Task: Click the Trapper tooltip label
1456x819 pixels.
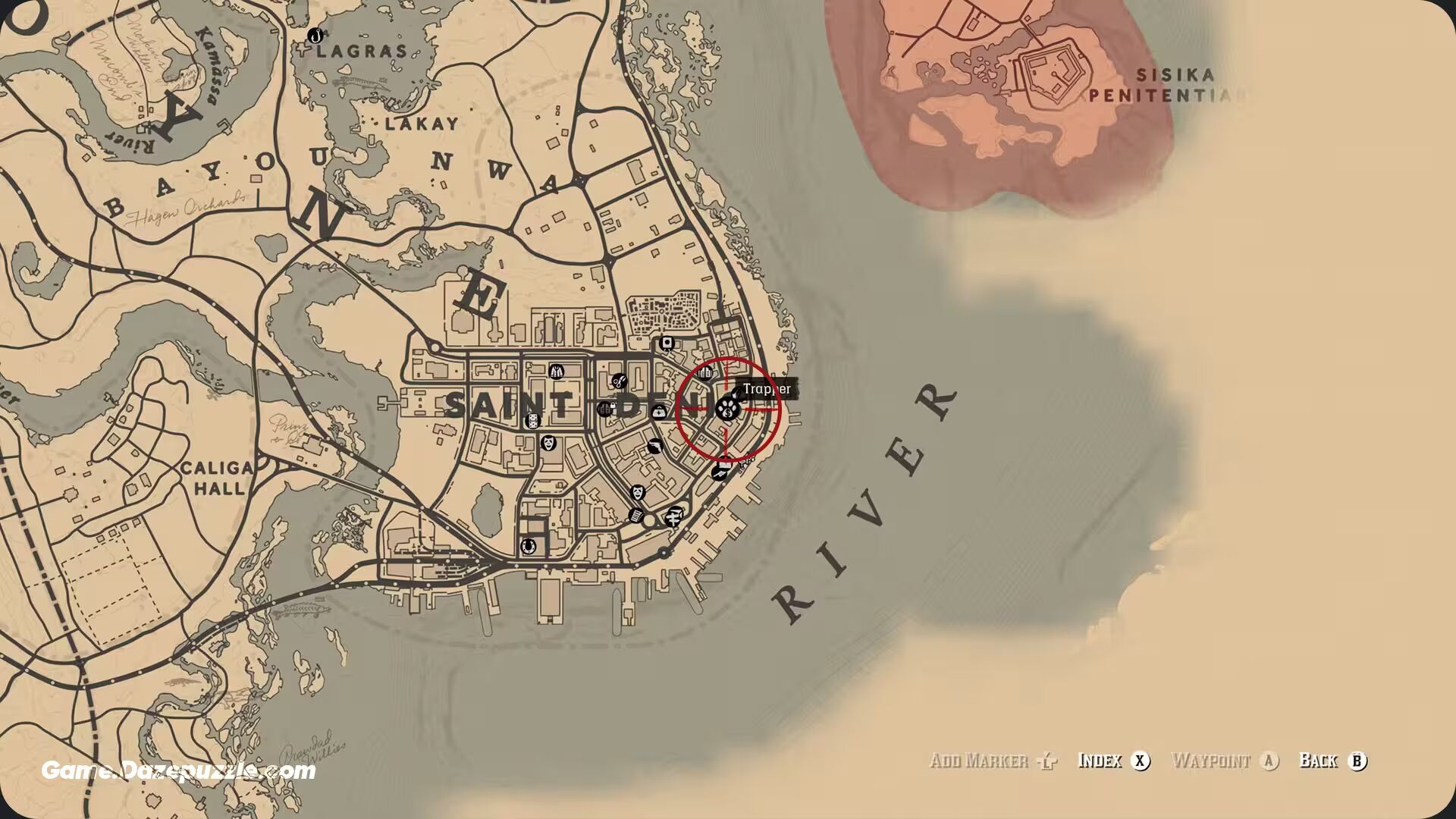Action: [766, 388]
